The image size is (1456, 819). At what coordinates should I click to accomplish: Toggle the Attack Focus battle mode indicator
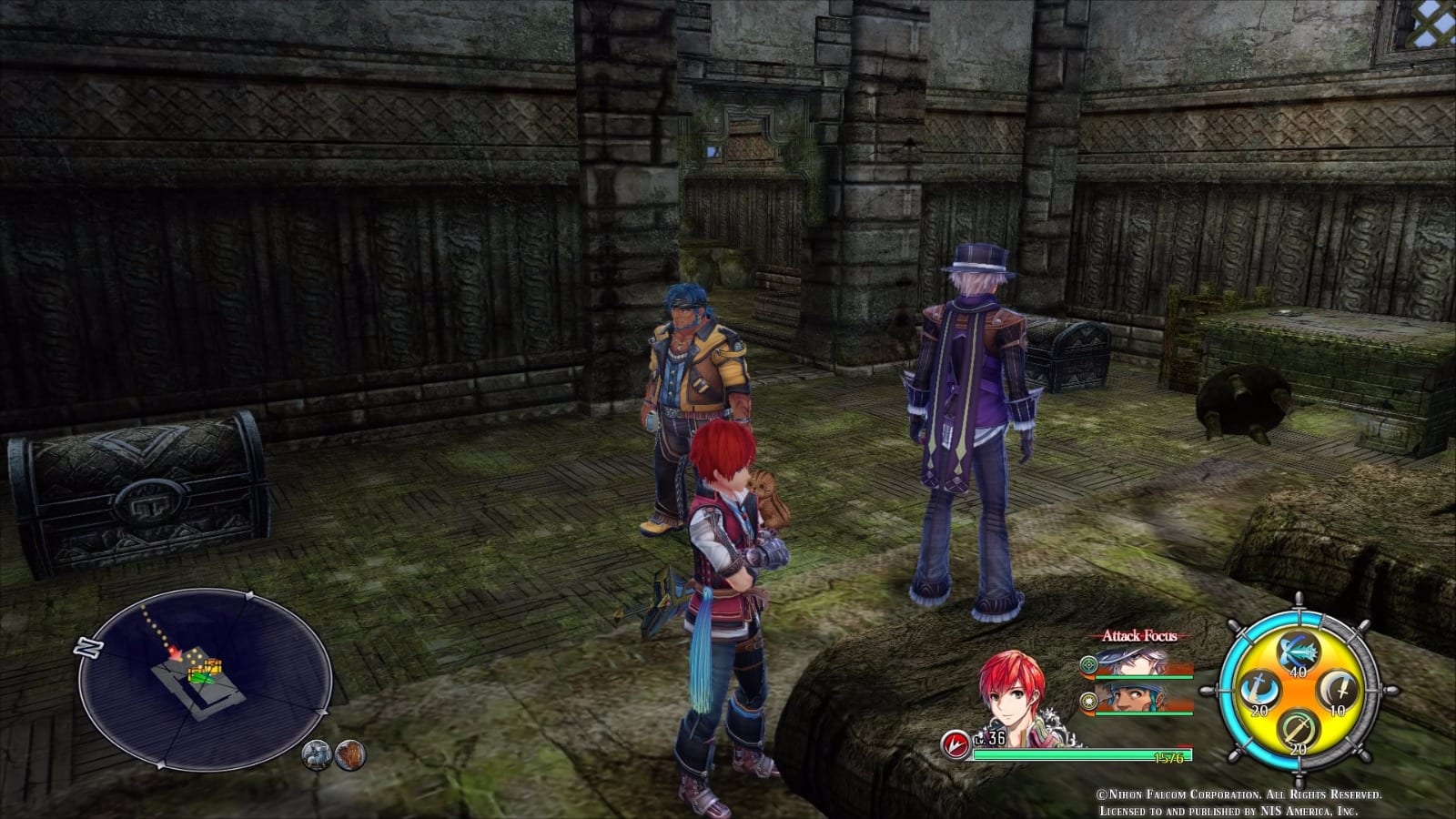pos(1140,636)
